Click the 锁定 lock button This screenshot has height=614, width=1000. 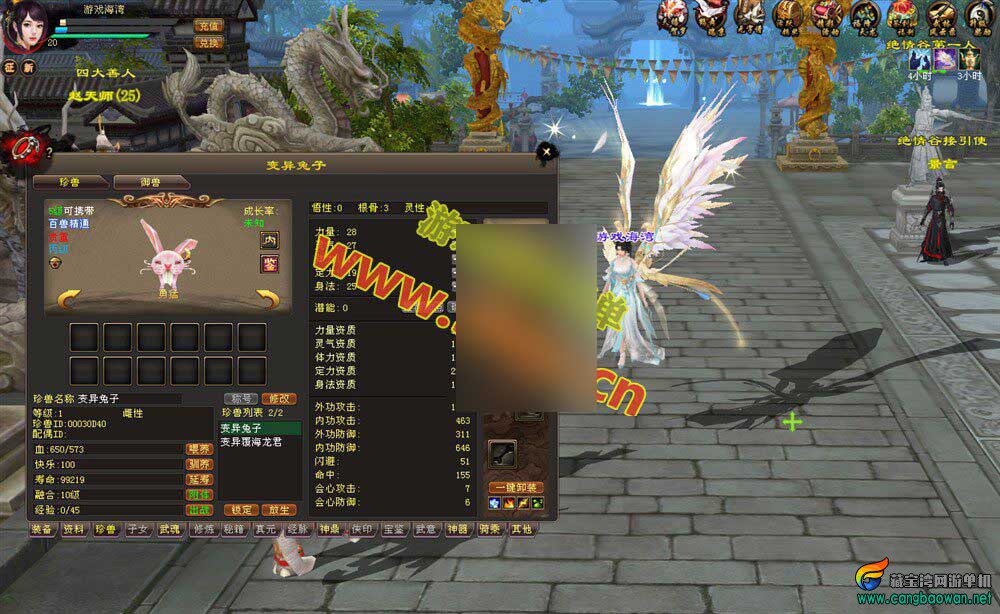pos(239,509)
